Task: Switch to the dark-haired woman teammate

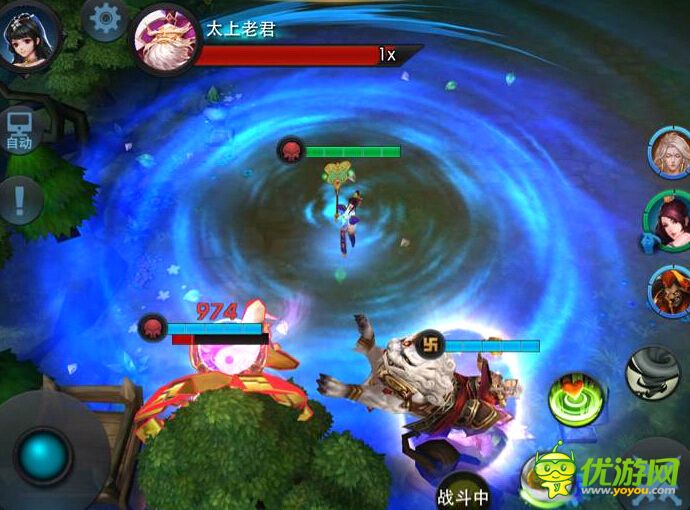Action: coord(667,222)
